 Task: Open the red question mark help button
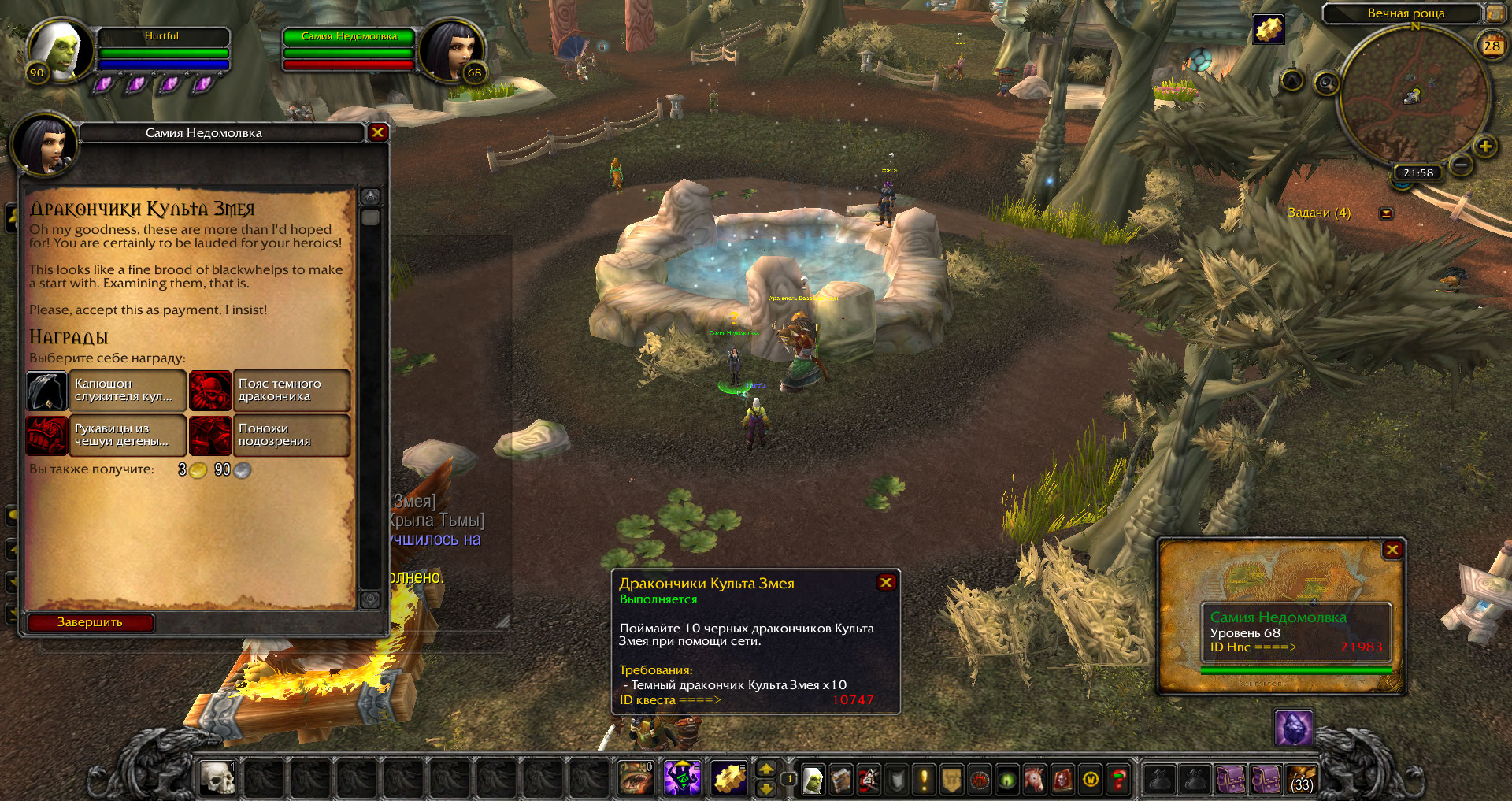[x=1118, y=780]
